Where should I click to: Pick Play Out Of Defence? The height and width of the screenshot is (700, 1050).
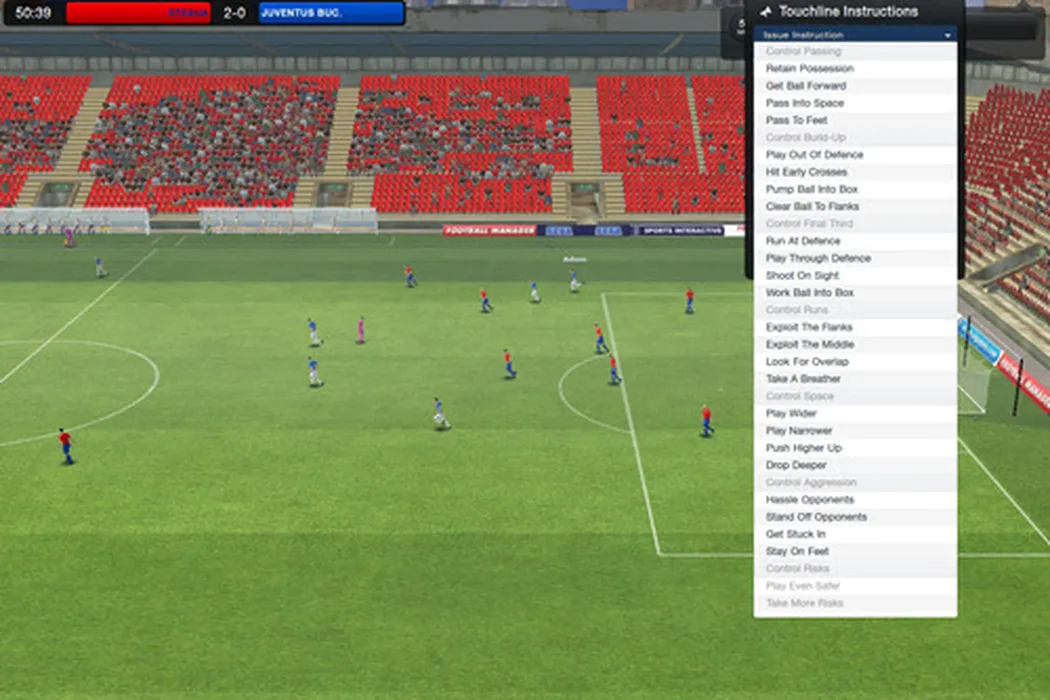coord(814,155)
